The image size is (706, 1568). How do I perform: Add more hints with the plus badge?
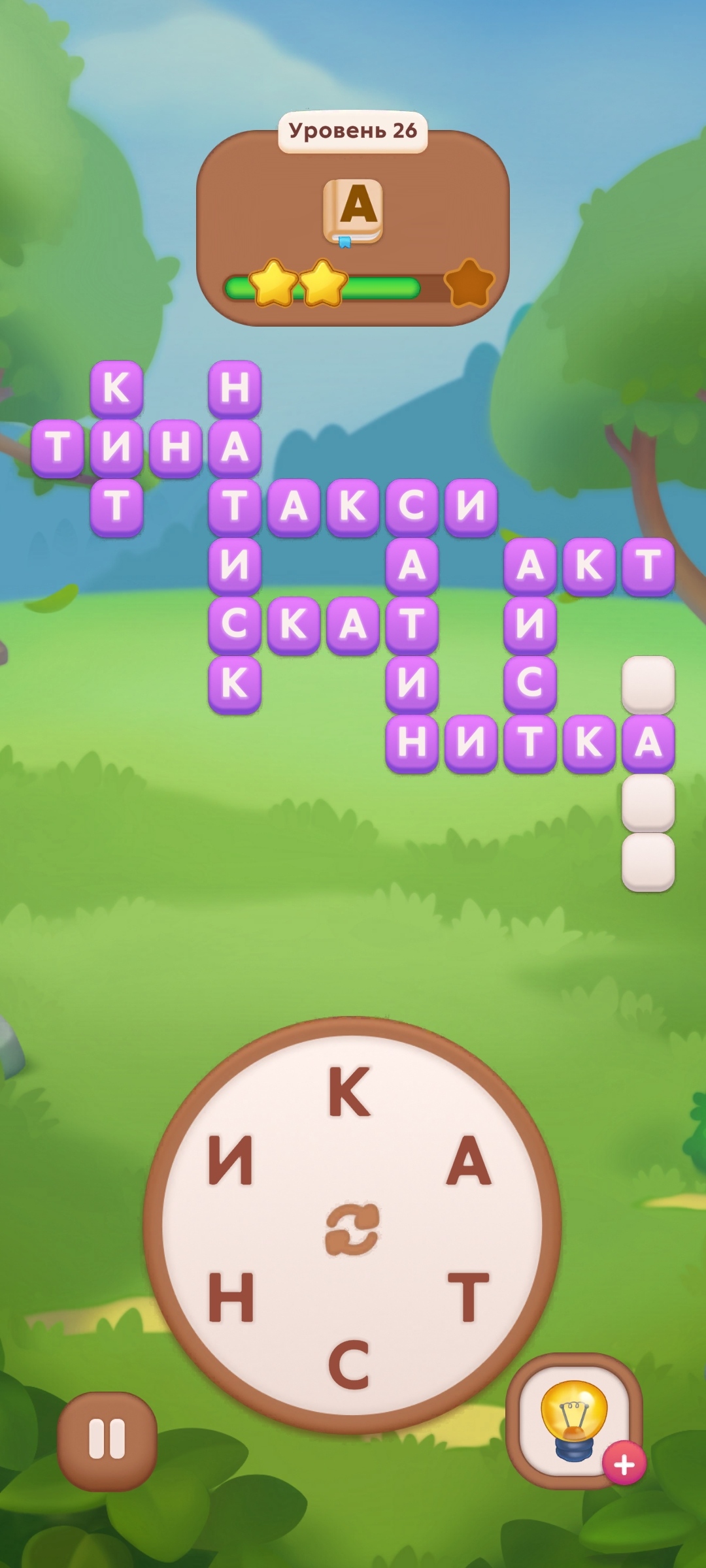tap(624, 1464)
